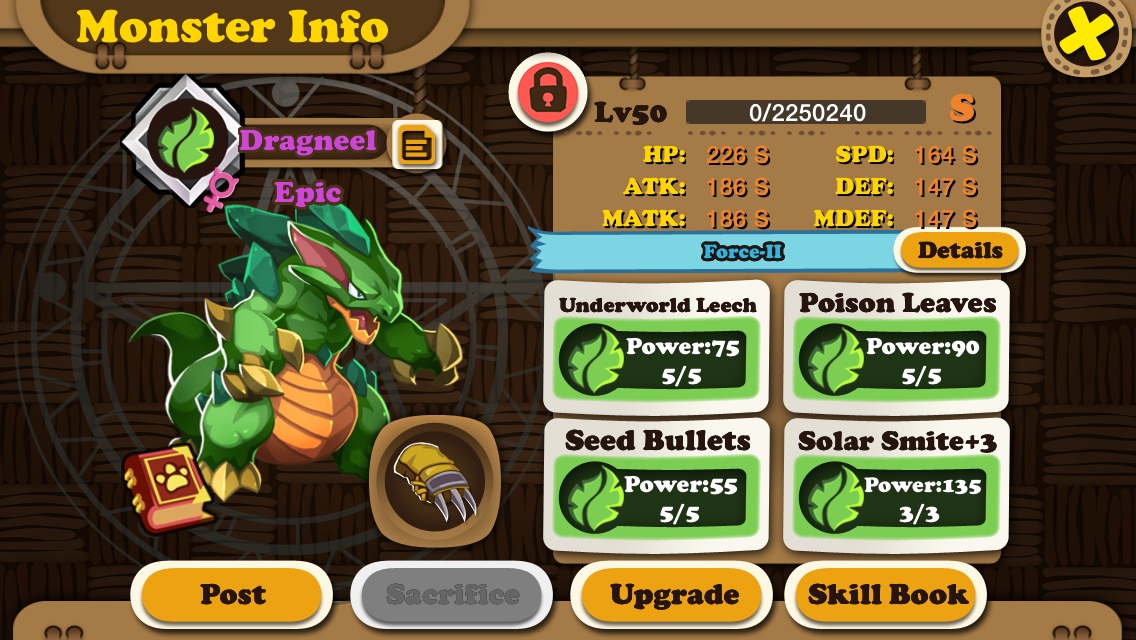Open the rename note next to Dragneel
This screenshot has width=1136, height=640.
[416, 146]
